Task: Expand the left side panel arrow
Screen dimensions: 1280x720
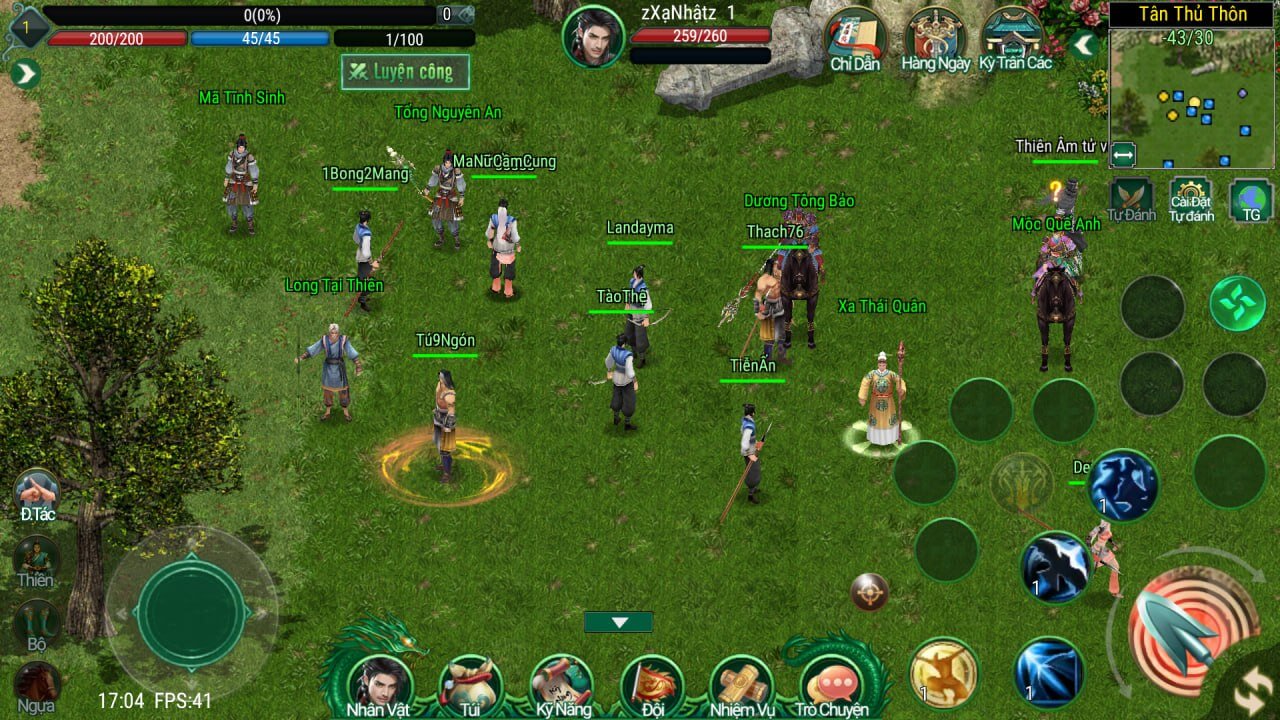Action: pos(26,74)
